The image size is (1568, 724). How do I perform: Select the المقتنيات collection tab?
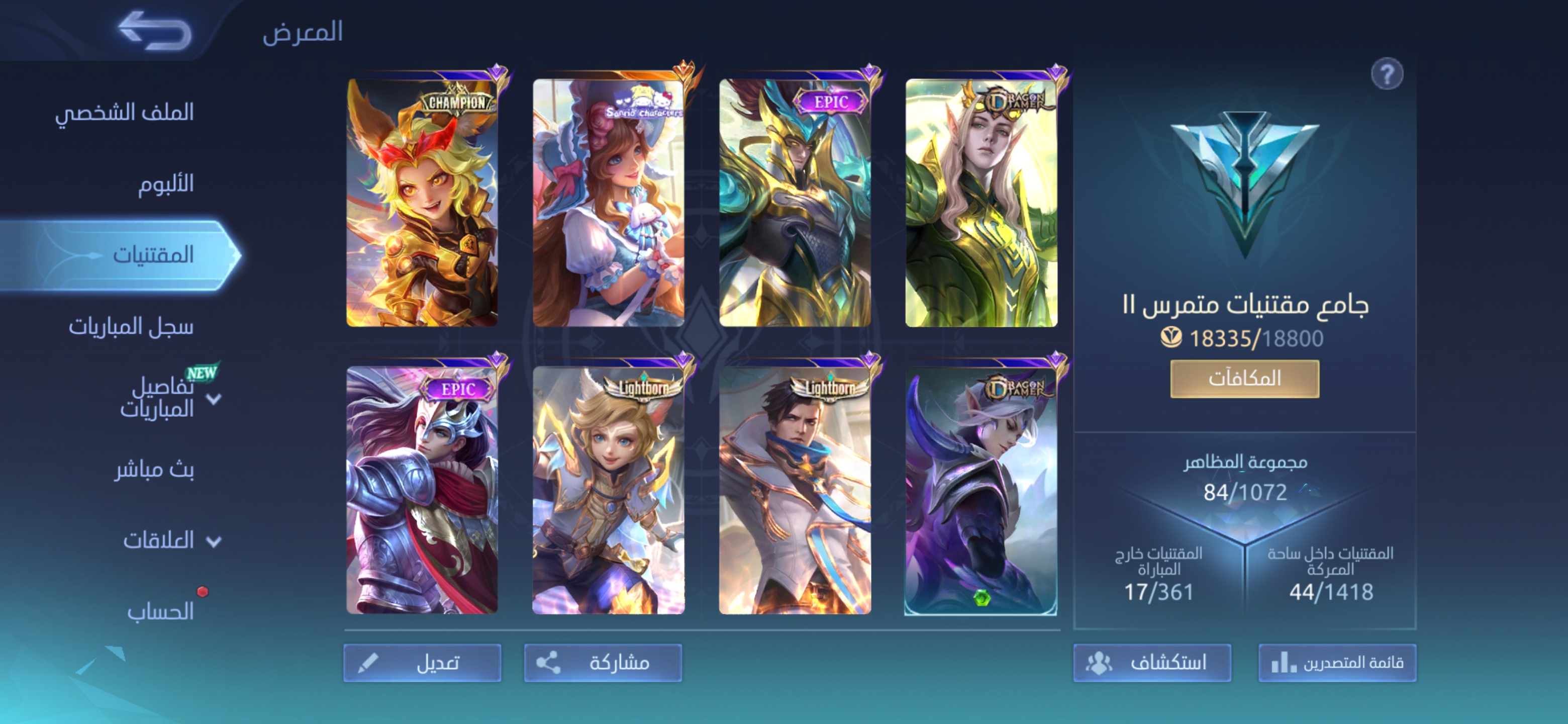point(152,254)
